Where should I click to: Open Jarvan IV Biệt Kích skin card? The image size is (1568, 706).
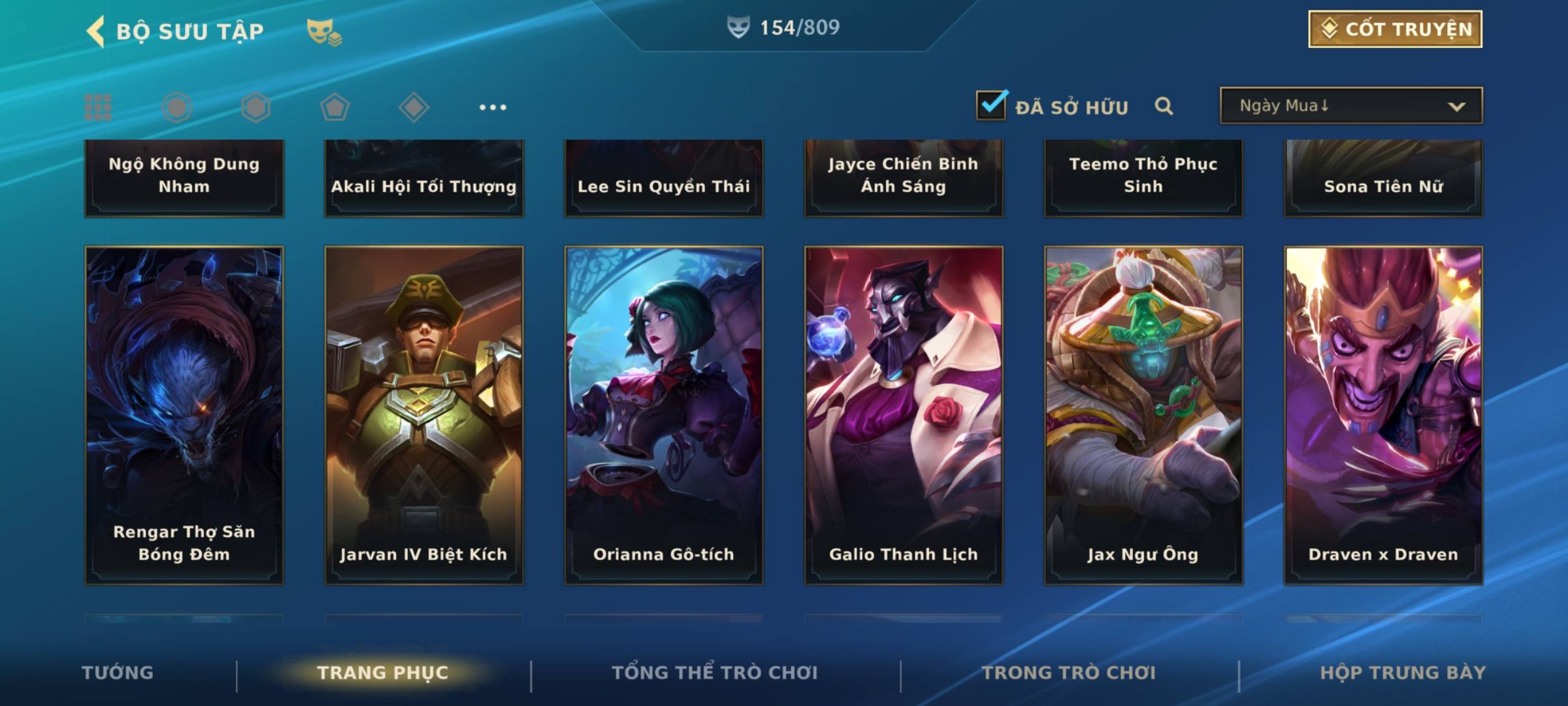pos(424,415)
